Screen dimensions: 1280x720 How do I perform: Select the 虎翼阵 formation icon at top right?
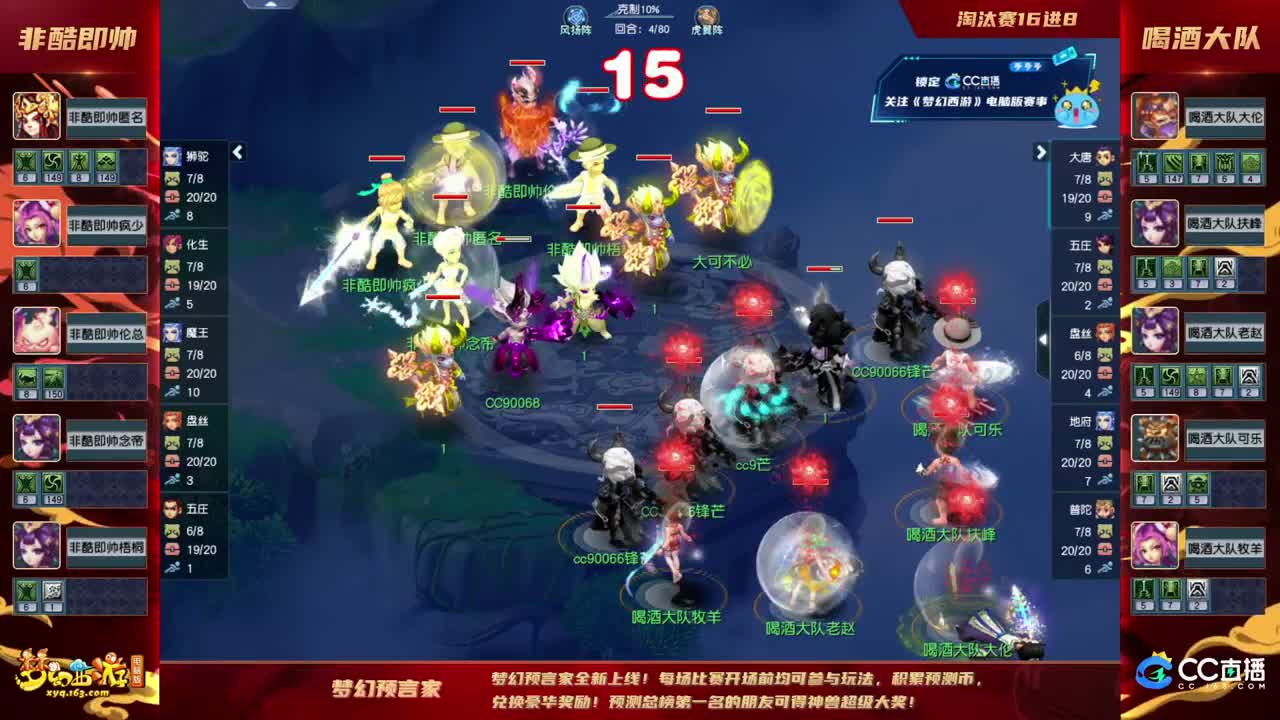coord(707,17)
